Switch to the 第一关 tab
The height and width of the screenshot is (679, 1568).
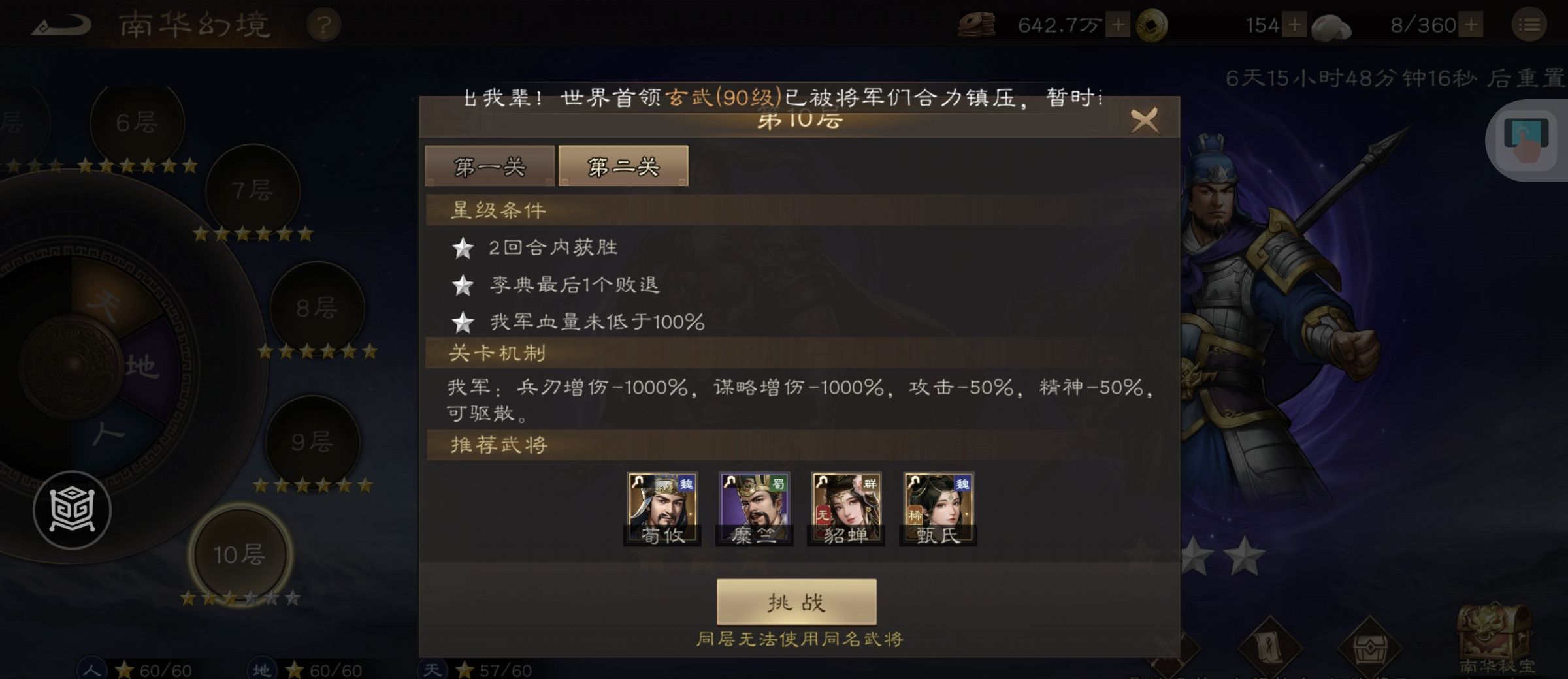point(489,166)
